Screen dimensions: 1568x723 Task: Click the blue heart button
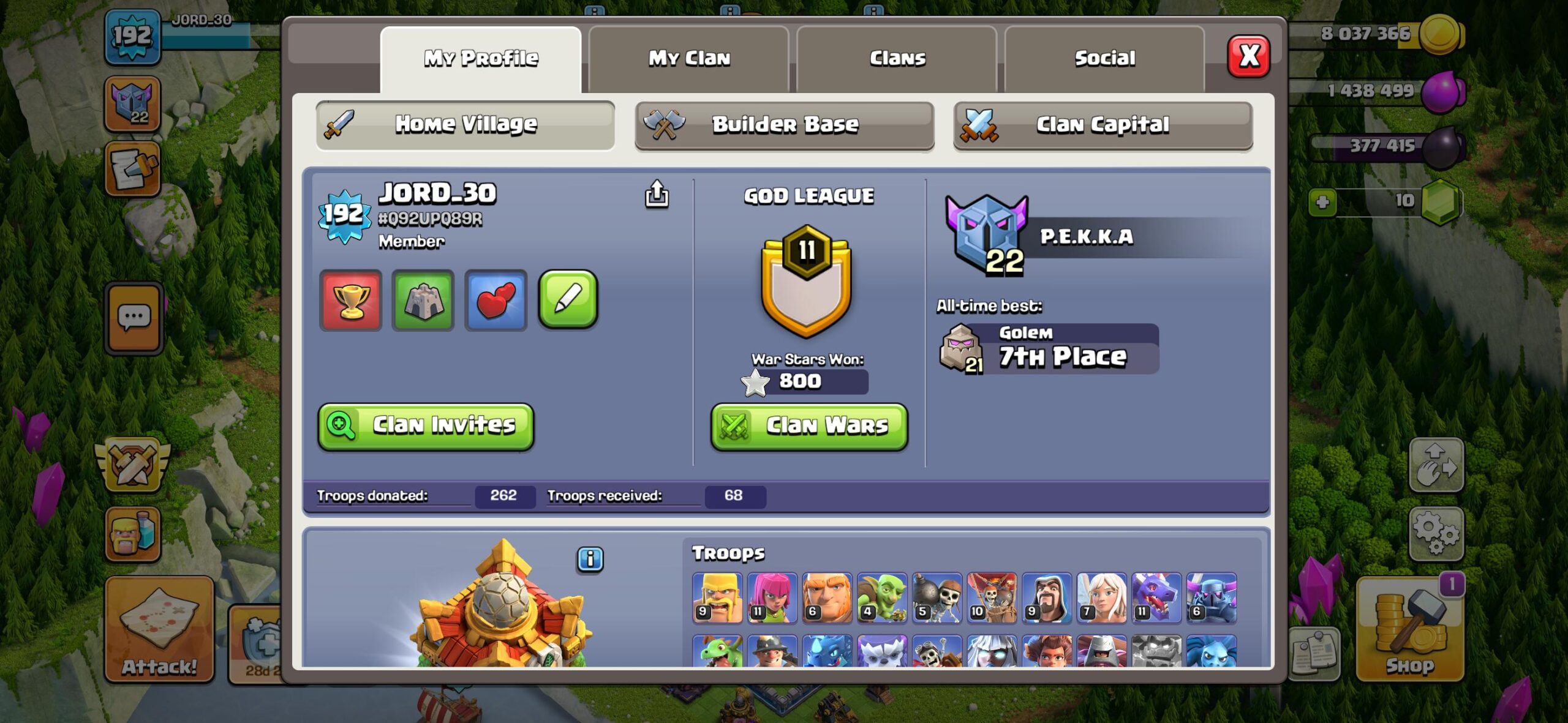(x=496, y=300)
